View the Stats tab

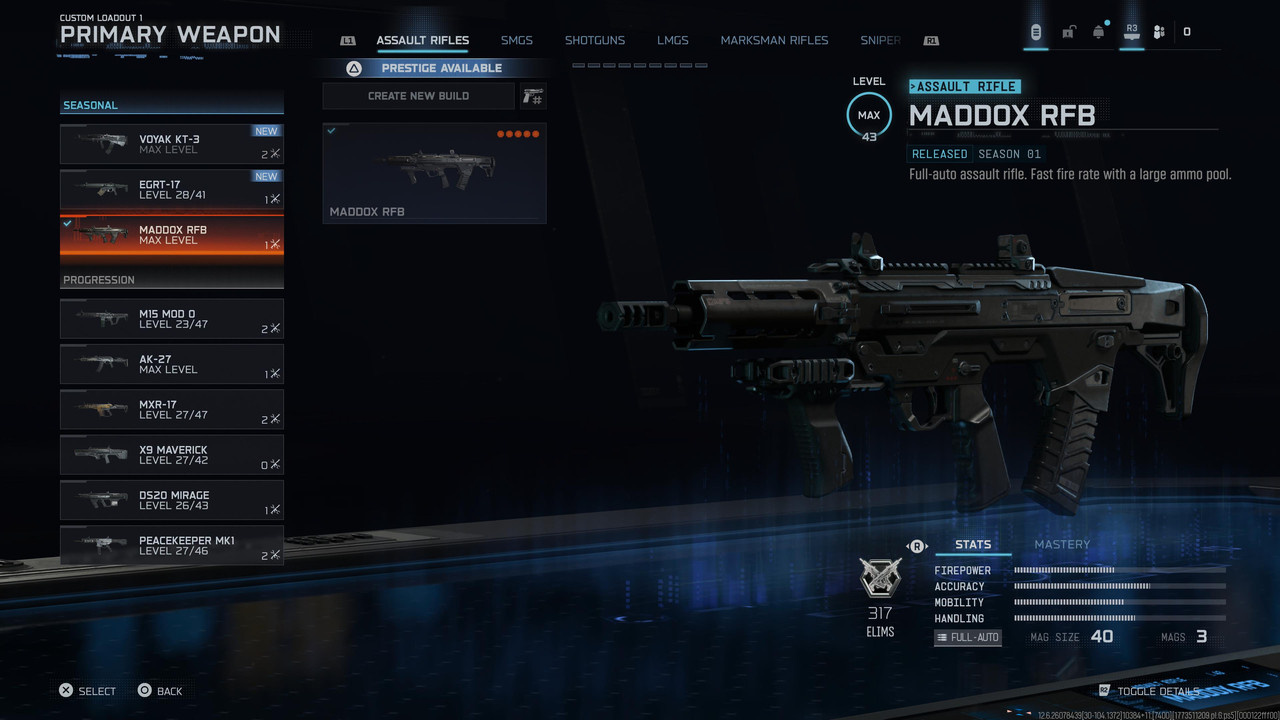pyautogui.click(x=972, y=545)
